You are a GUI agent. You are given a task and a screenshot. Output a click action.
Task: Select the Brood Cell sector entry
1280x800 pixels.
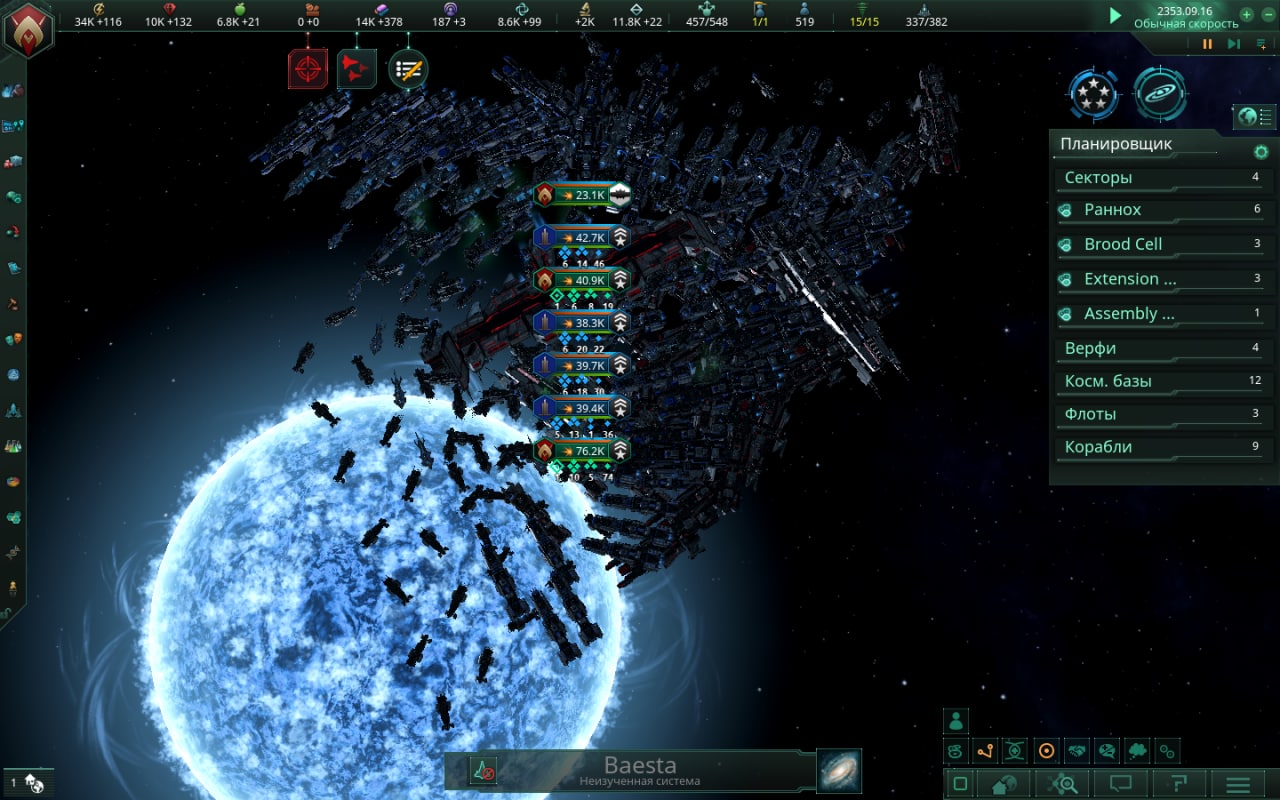pyautogui.click(x=1160, y=244)
